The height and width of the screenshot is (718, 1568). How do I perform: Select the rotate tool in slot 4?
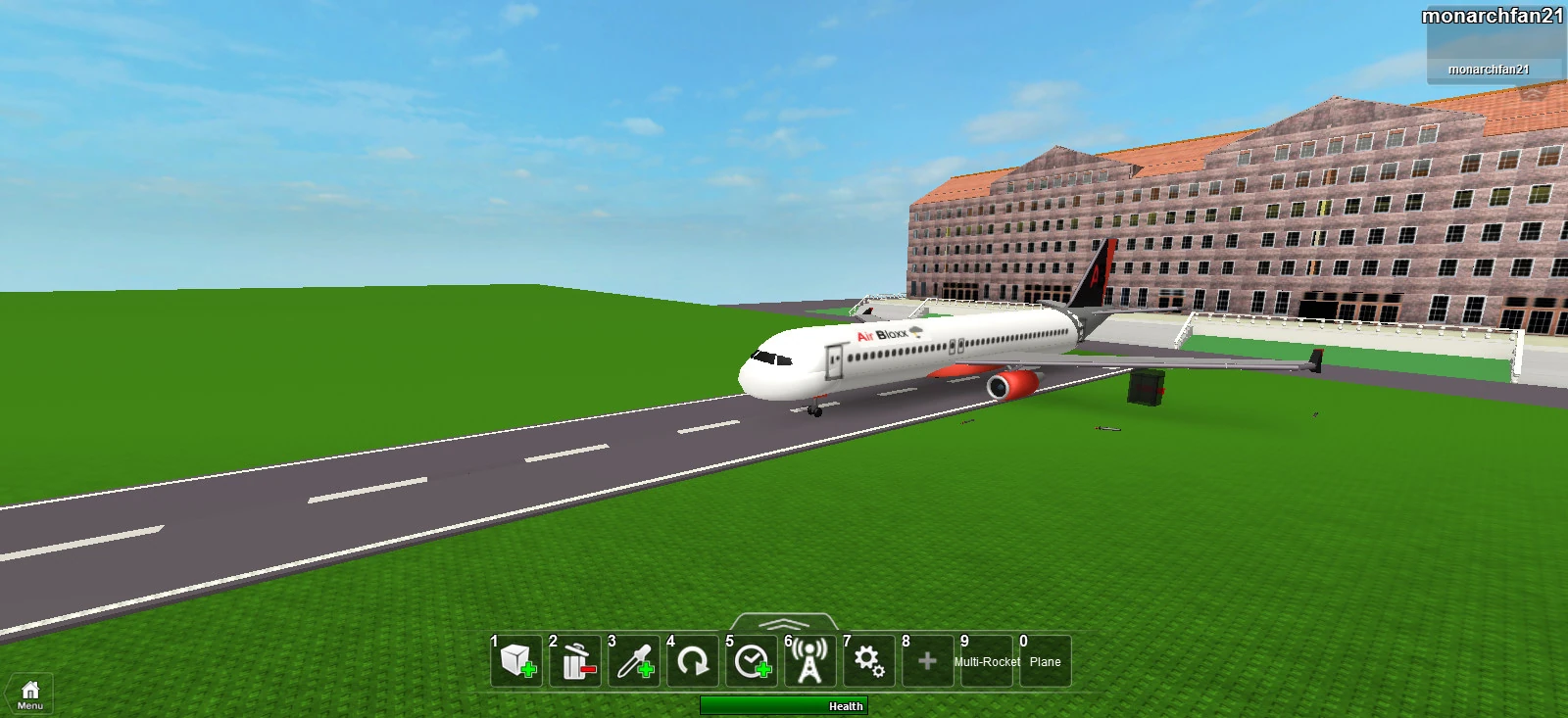tap(692, 660)
